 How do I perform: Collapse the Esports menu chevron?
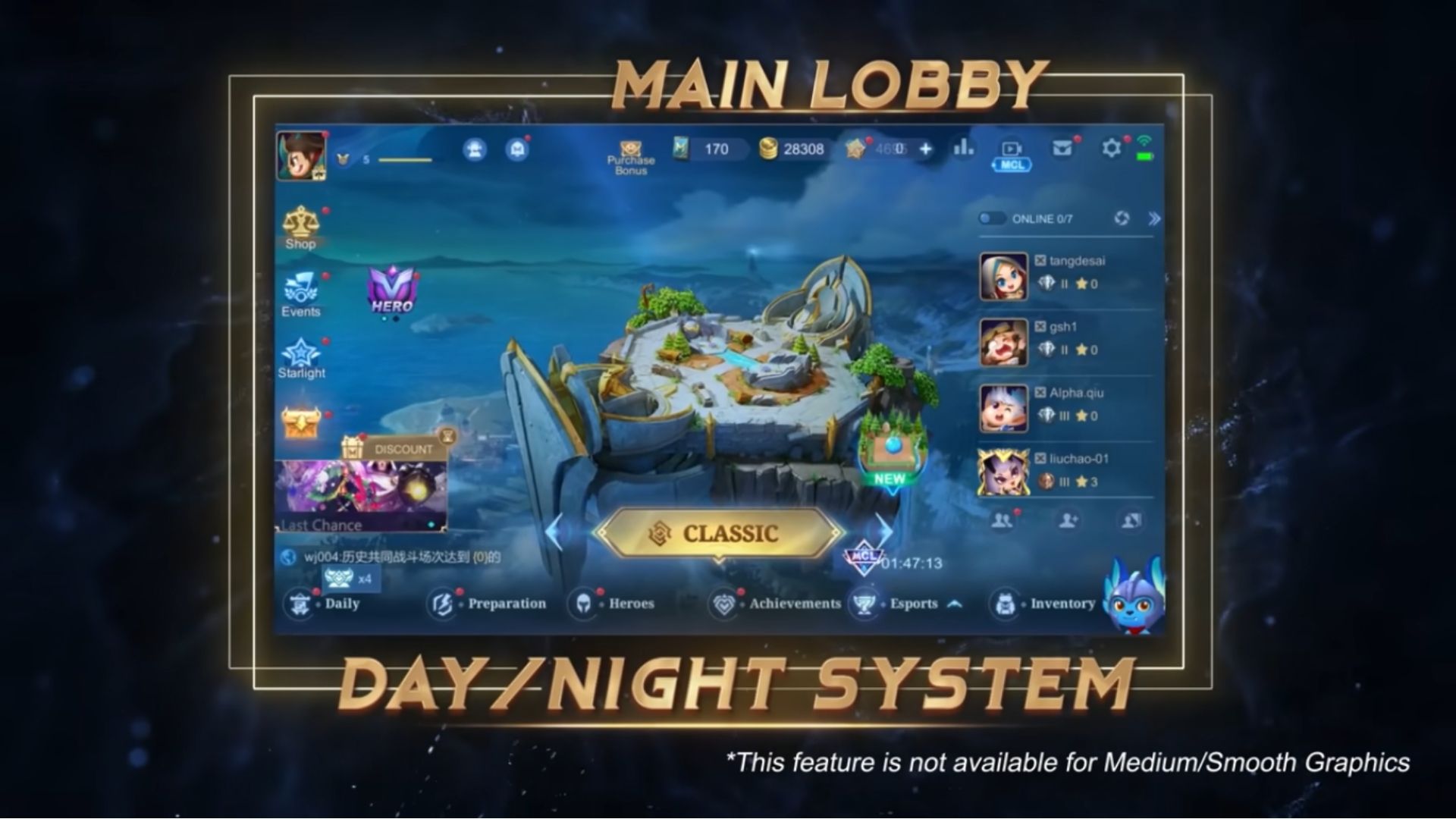[x=954, y=603]
